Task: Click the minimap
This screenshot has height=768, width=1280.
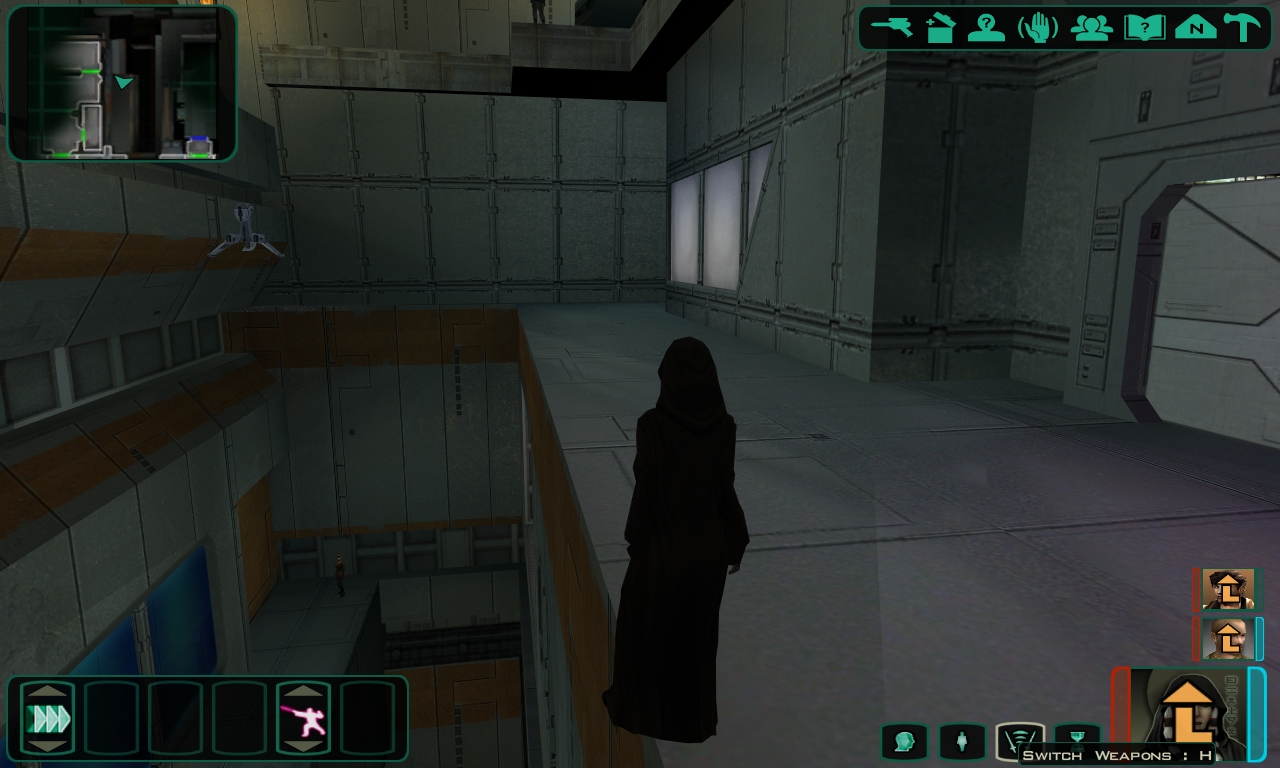Action: pos(122,83)
